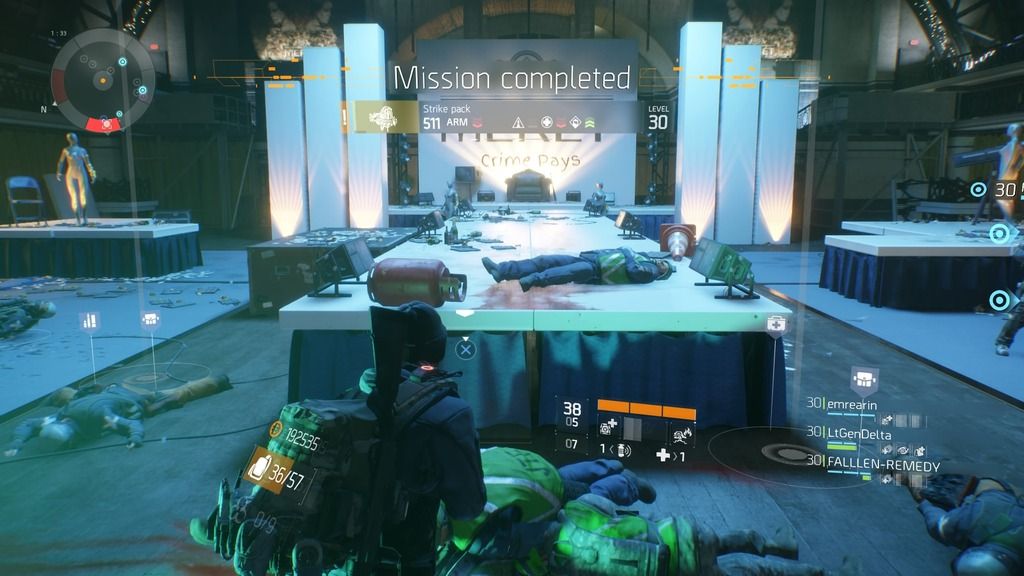Select the grenade icon

(621, 452)
